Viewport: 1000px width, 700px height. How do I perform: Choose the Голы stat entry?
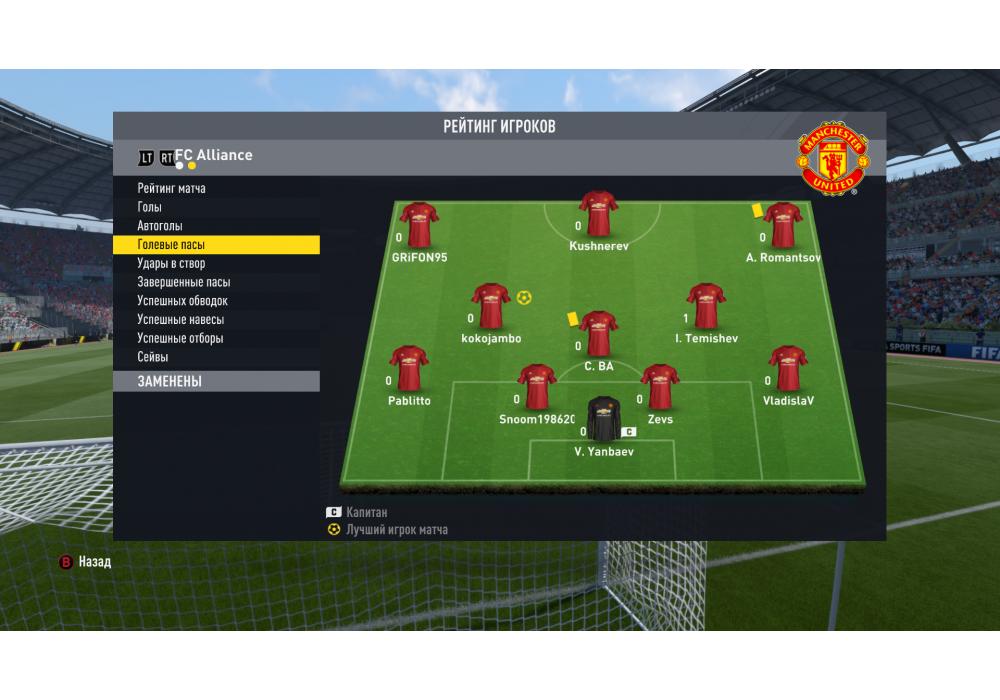pyautogui.click(x=150, y=207)
